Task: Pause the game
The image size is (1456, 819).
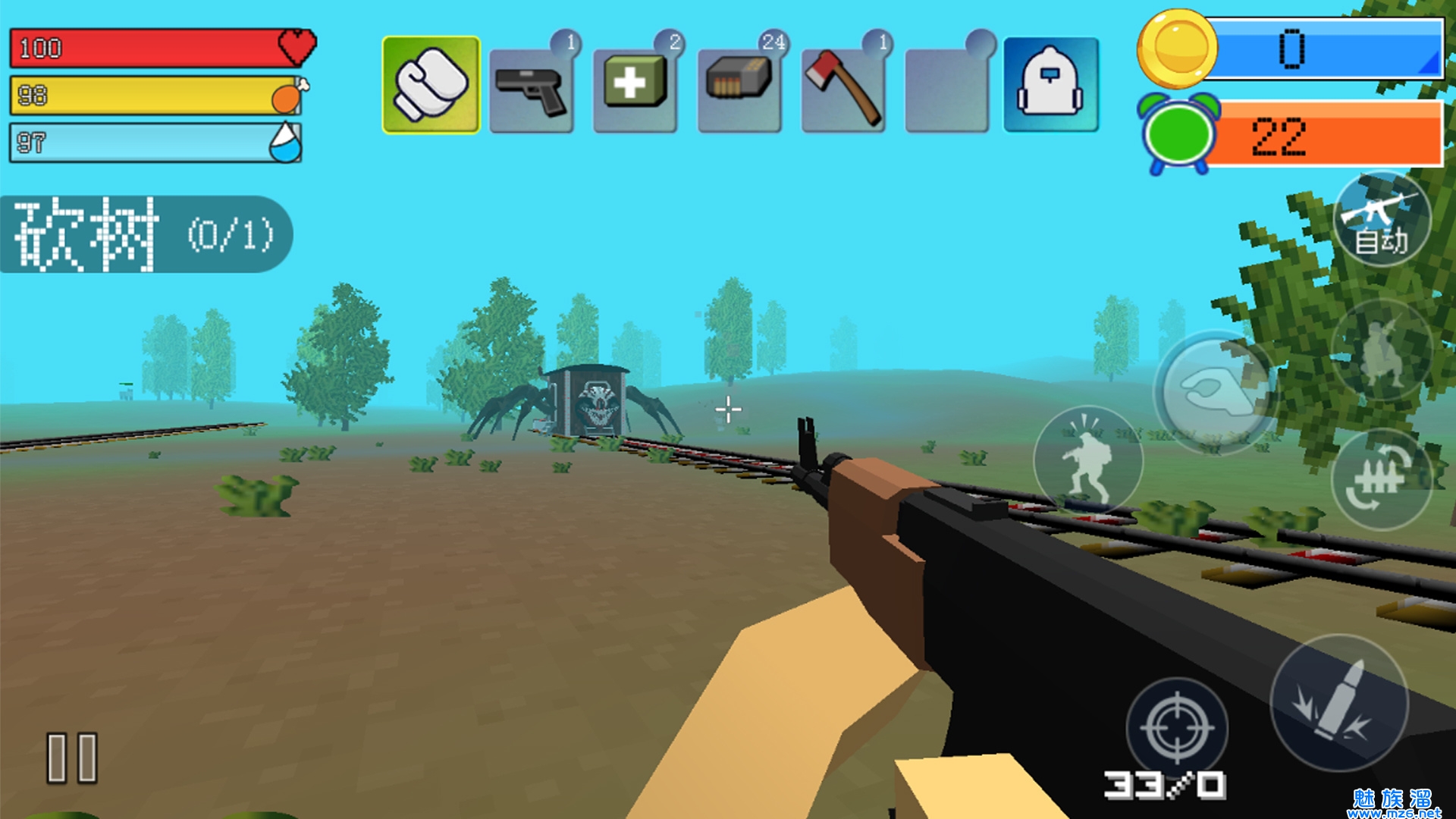Action: tap(72, 757)
